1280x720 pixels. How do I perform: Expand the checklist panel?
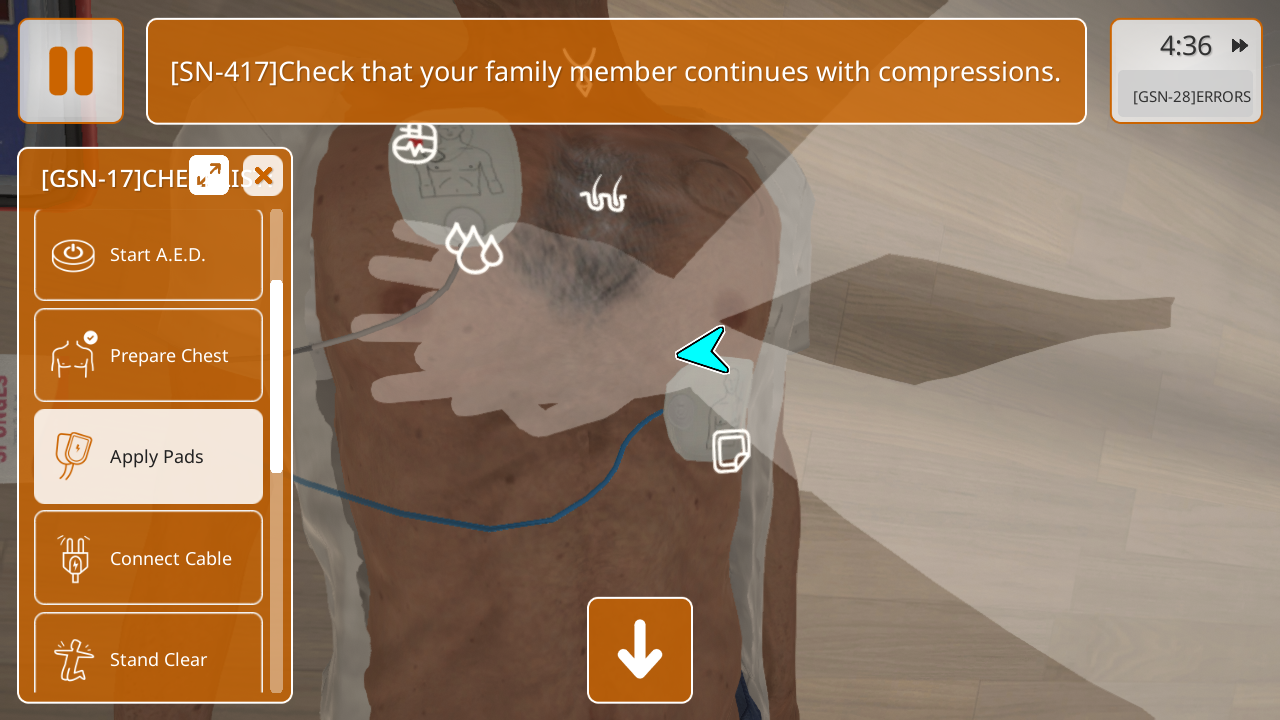209,175
